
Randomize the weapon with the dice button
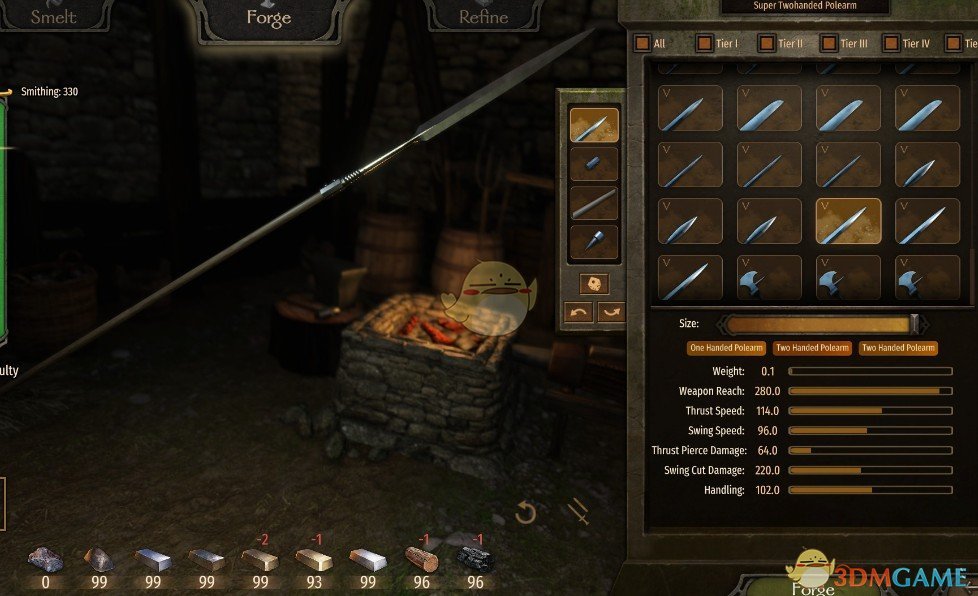pos(594,283)
